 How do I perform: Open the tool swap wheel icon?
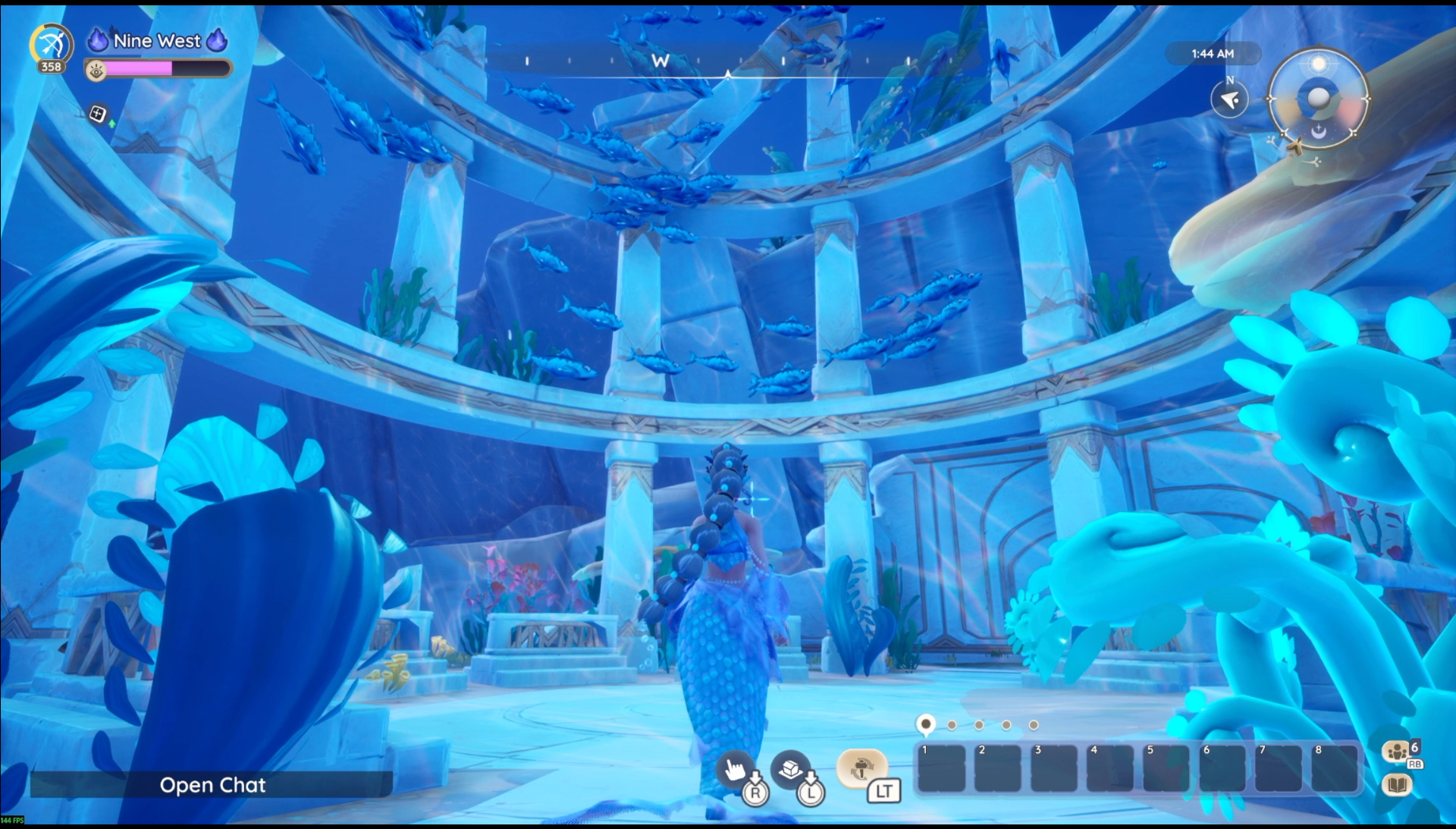(x=861, y=768)
